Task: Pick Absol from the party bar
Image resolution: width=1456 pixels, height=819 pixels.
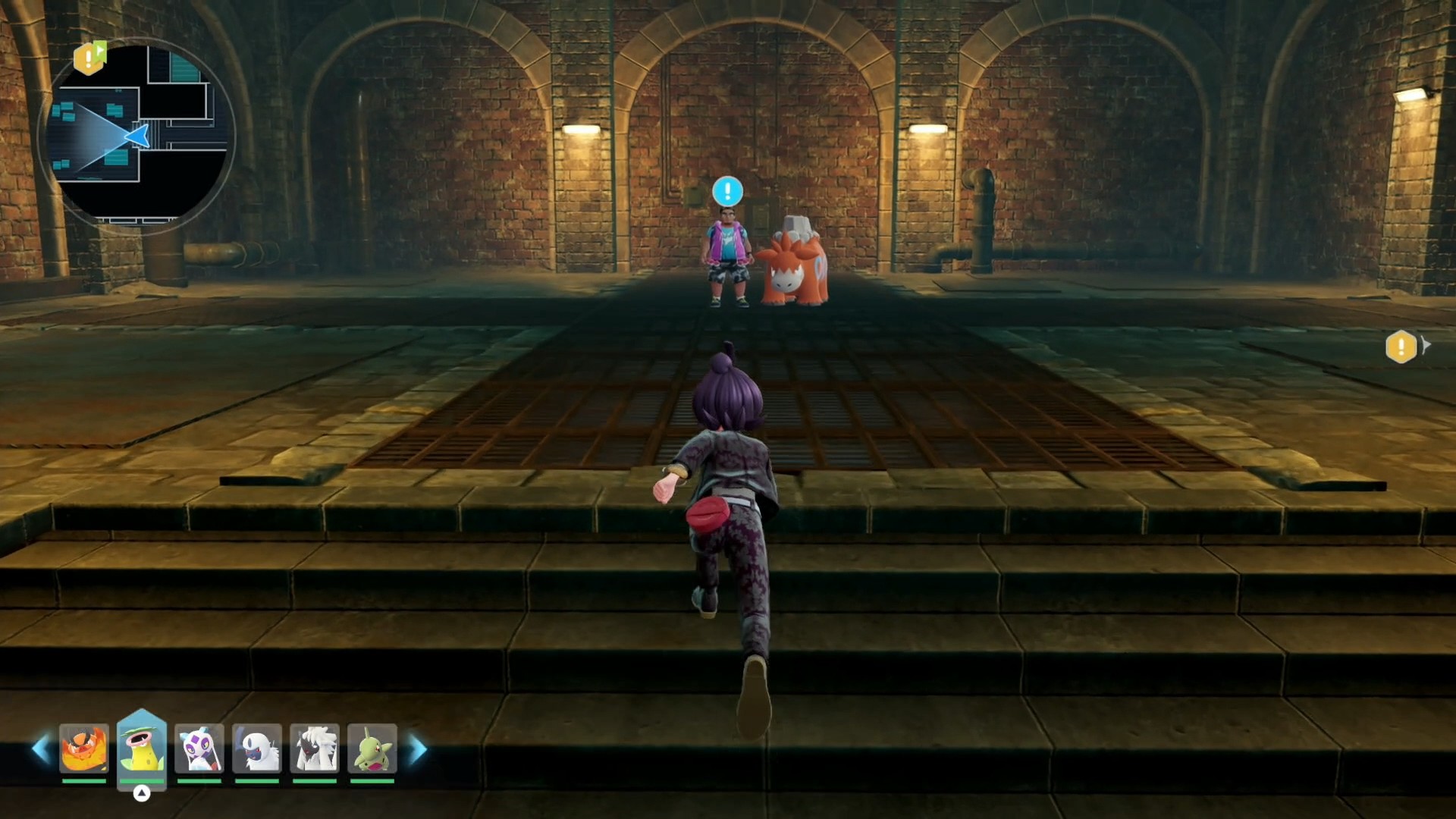Action: 257,749
